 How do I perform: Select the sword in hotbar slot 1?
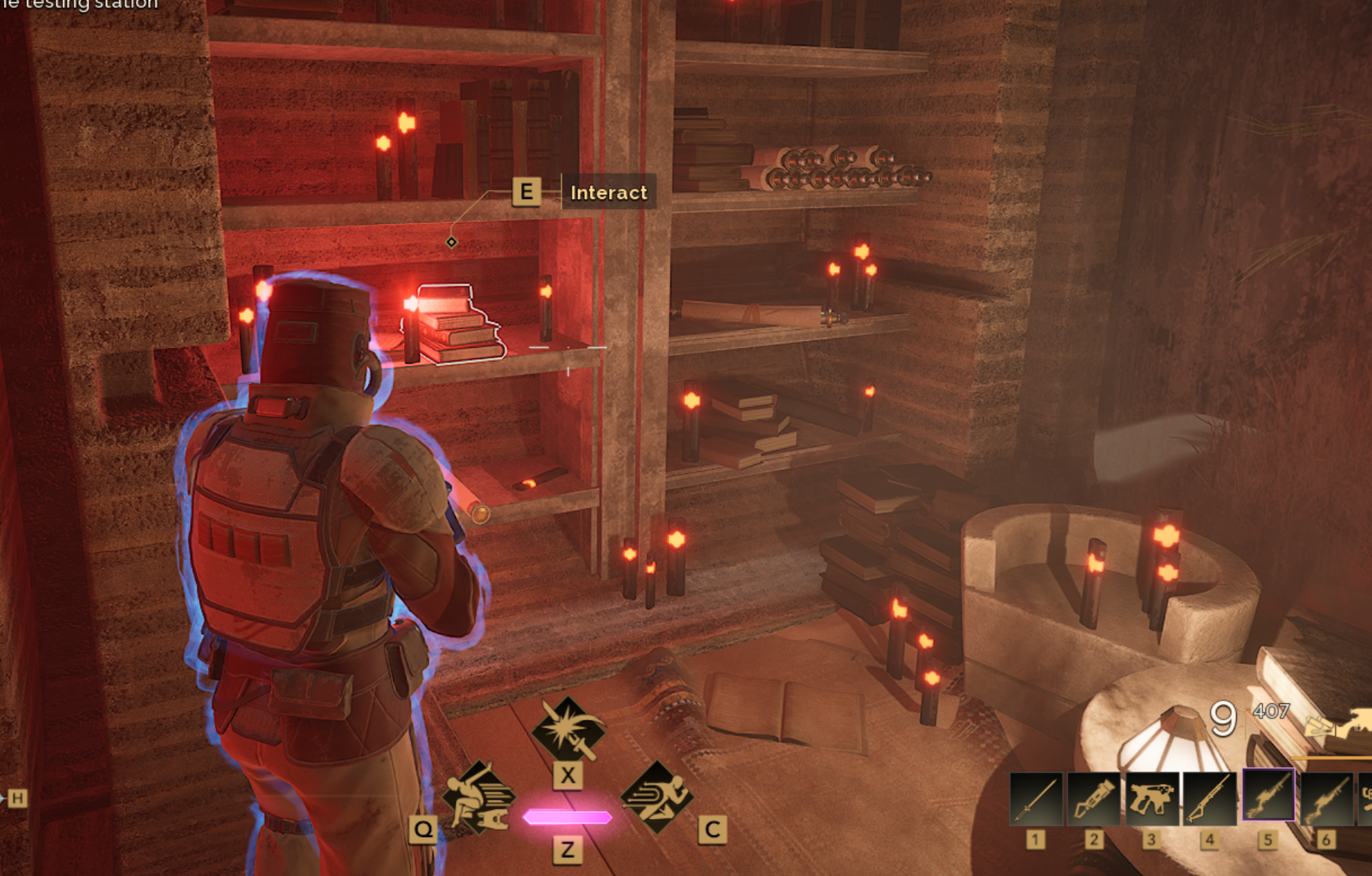click(1036, 799)
